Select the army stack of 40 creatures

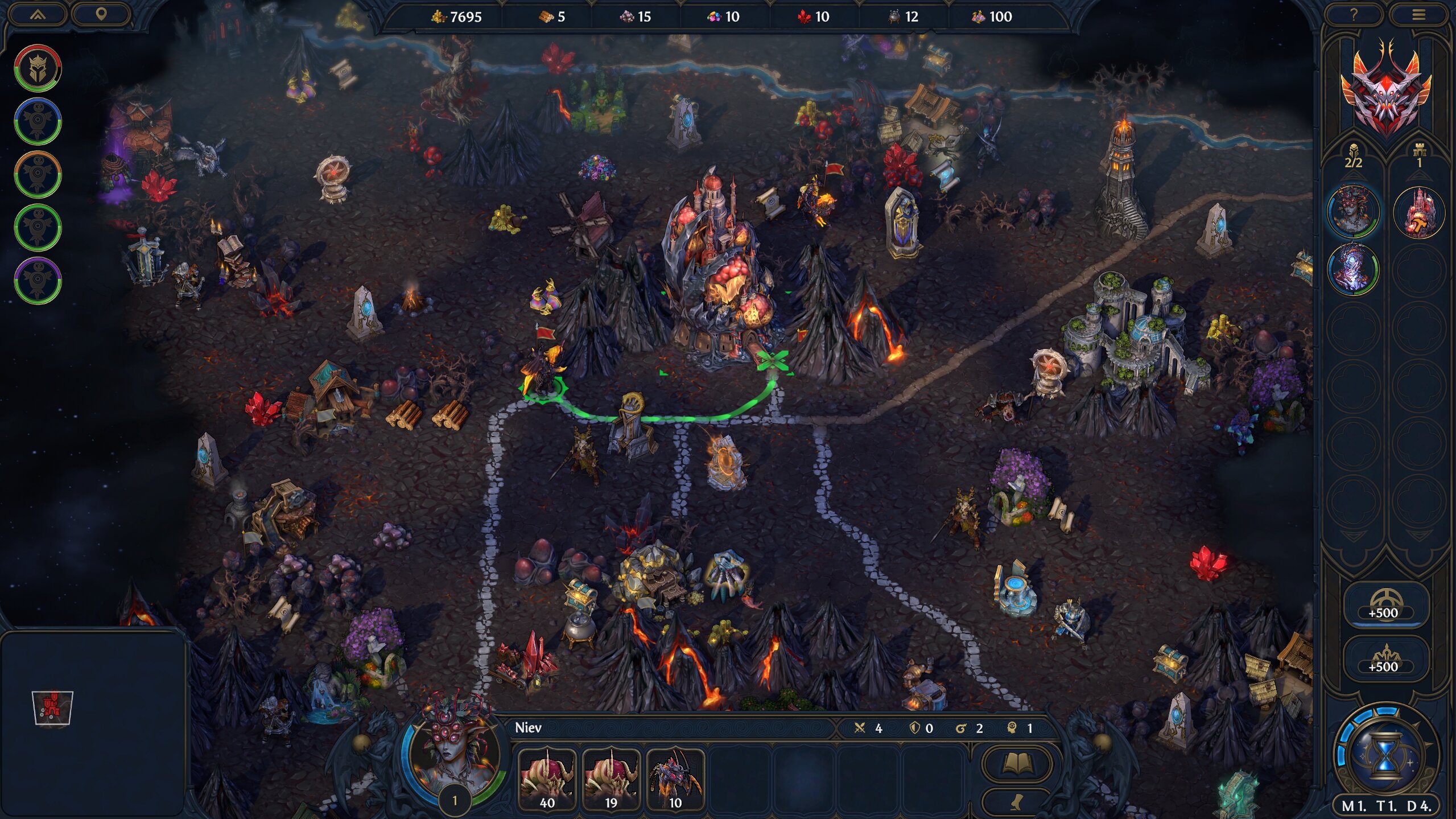click(x=547, y=779)
